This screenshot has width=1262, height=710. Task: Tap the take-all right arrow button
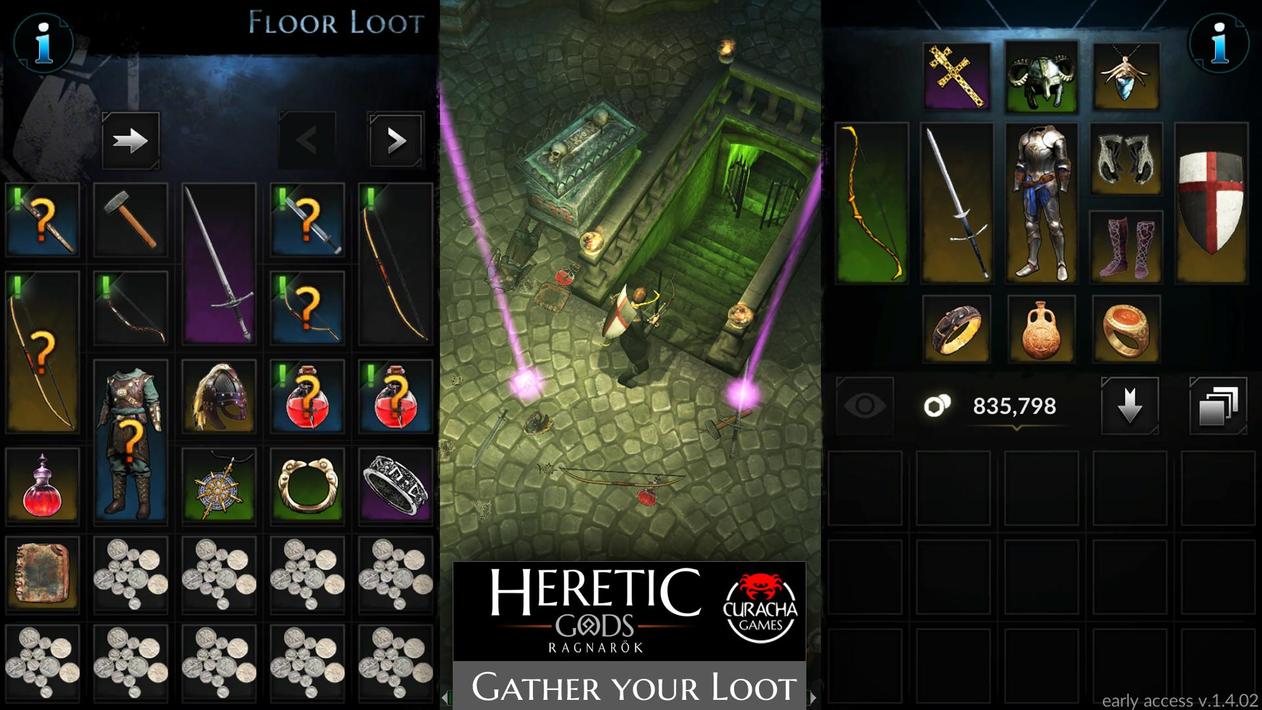pos(131,141)
